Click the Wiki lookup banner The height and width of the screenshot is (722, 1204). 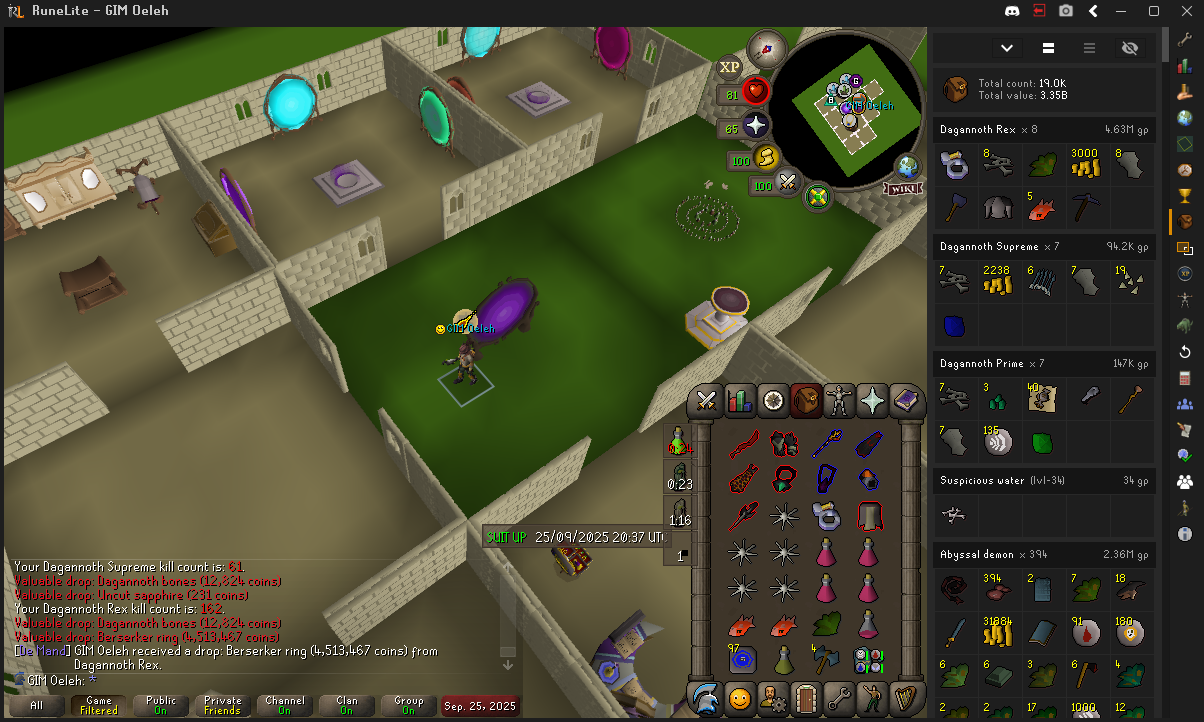[x=902, y=188]
